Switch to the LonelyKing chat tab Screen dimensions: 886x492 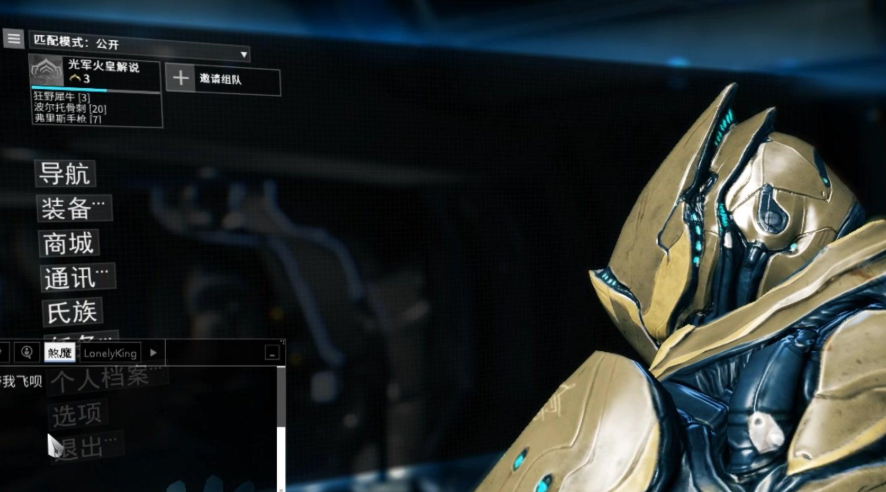point(109,353)
